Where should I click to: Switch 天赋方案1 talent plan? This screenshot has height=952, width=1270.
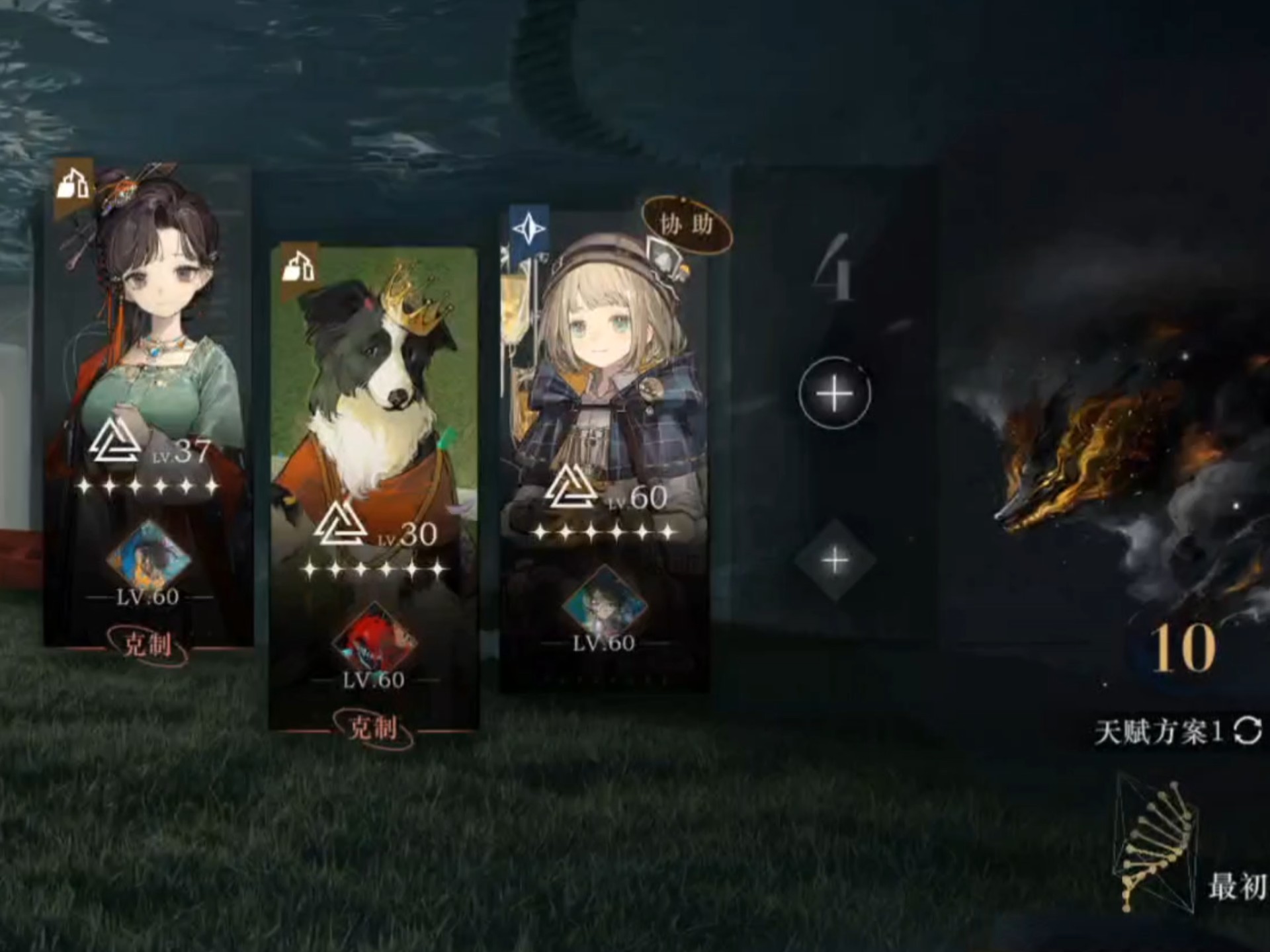[1248, 731]
